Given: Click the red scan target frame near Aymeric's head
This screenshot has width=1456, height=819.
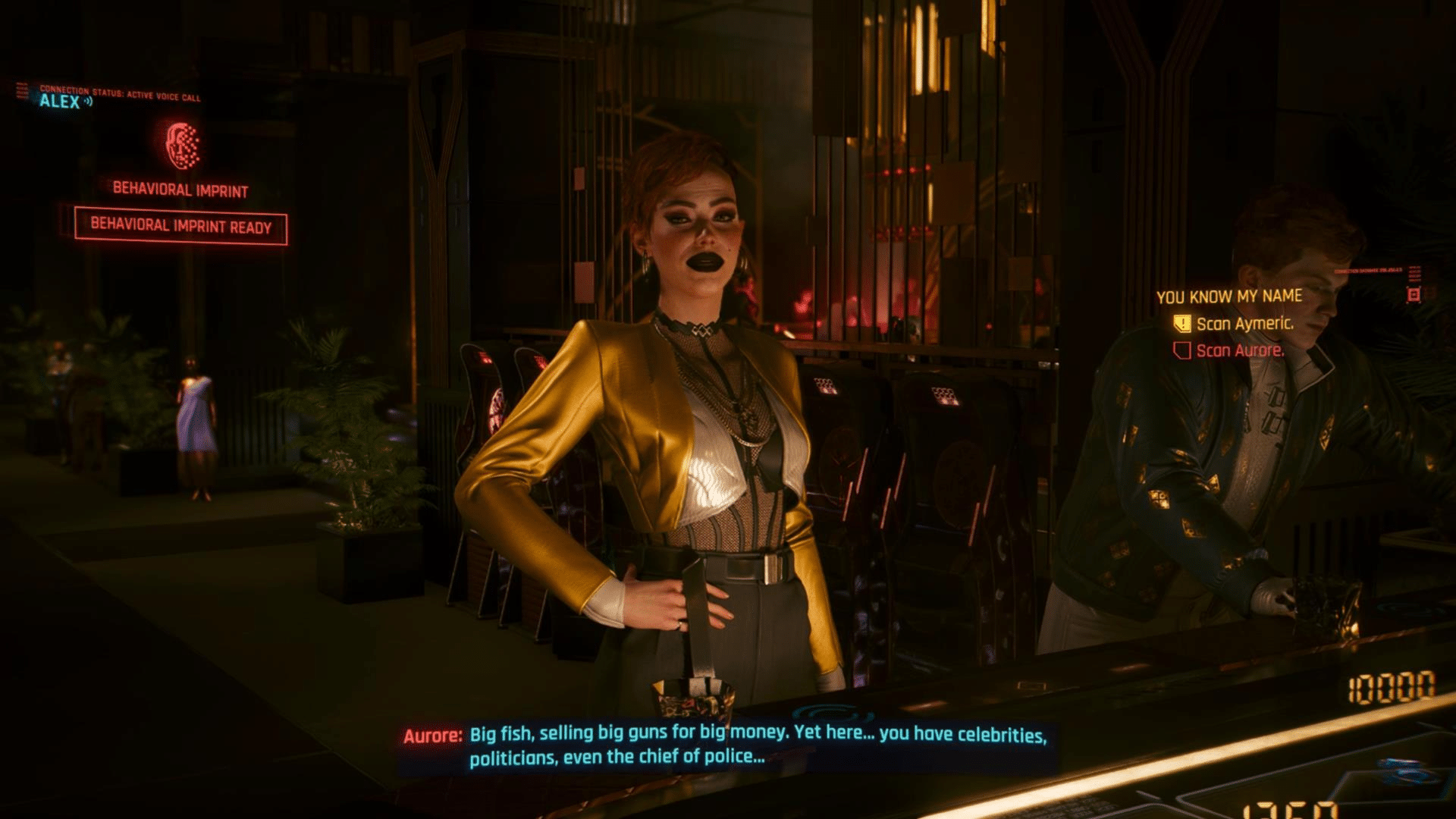Looking at the screenshot, I should click(x=1414, y=293).
